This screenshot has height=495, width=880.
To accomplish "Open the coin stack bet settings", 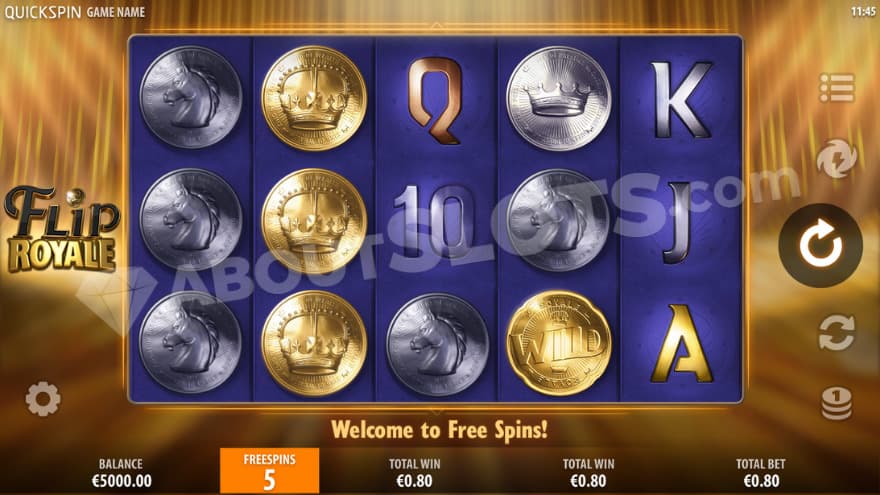I will [836, 402].
